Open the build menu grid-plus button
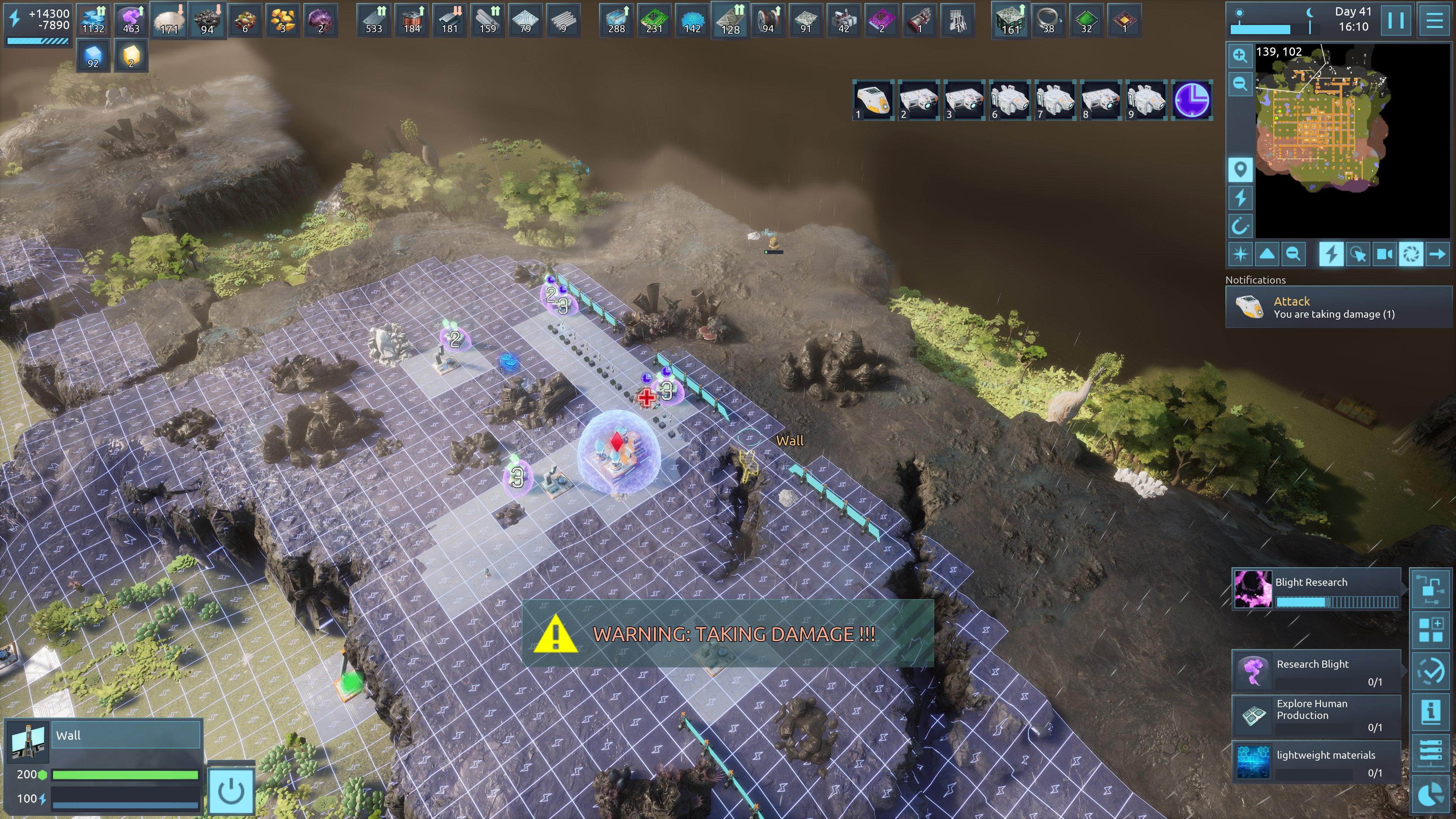Screen dimensions: 1456x819 point(1431,630)
